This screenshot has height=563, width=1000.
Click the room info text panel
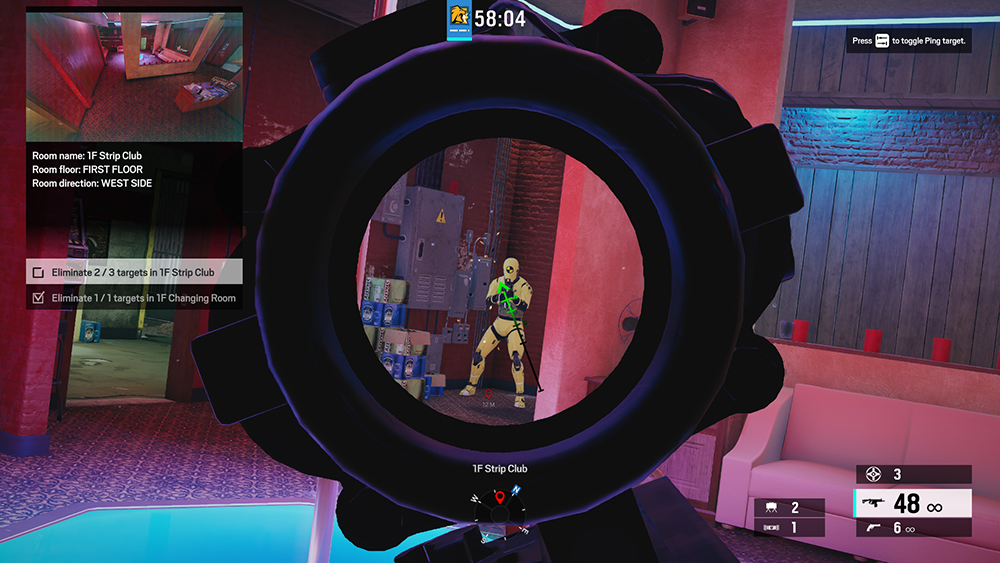click(x=134, y=170)
